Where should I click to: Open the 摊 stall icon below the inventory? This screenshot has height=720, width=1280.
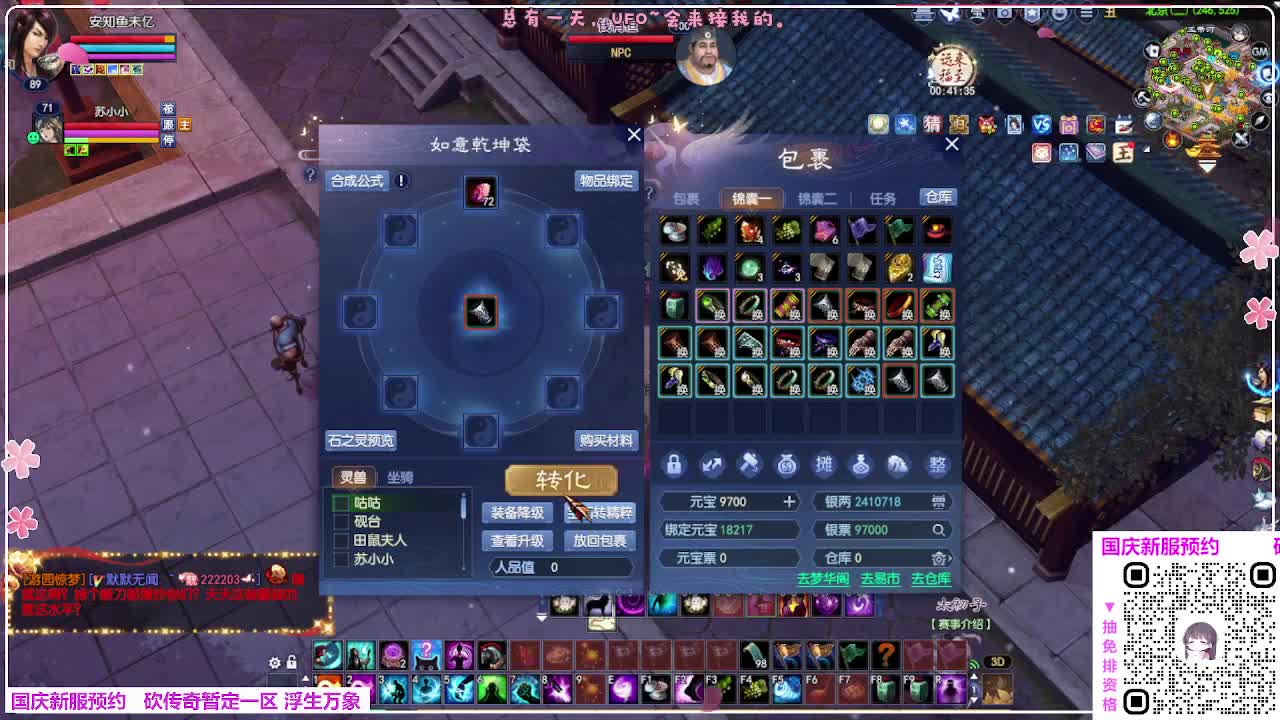[824, 465]
